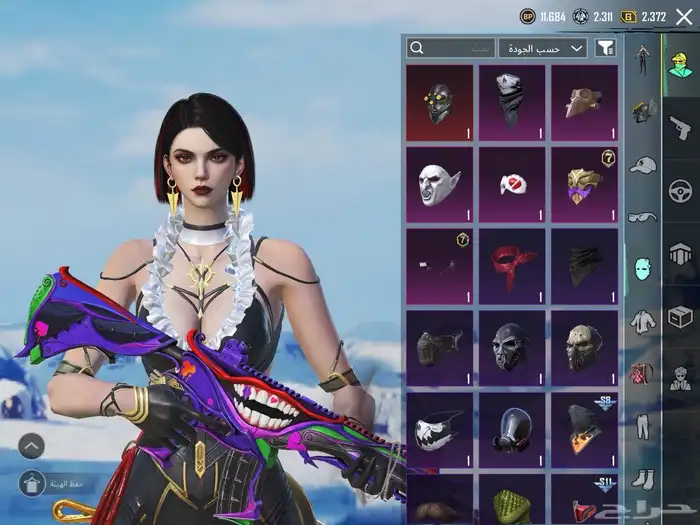
Task: Select the black mask with yellow lights
Action: coord(440,102)
